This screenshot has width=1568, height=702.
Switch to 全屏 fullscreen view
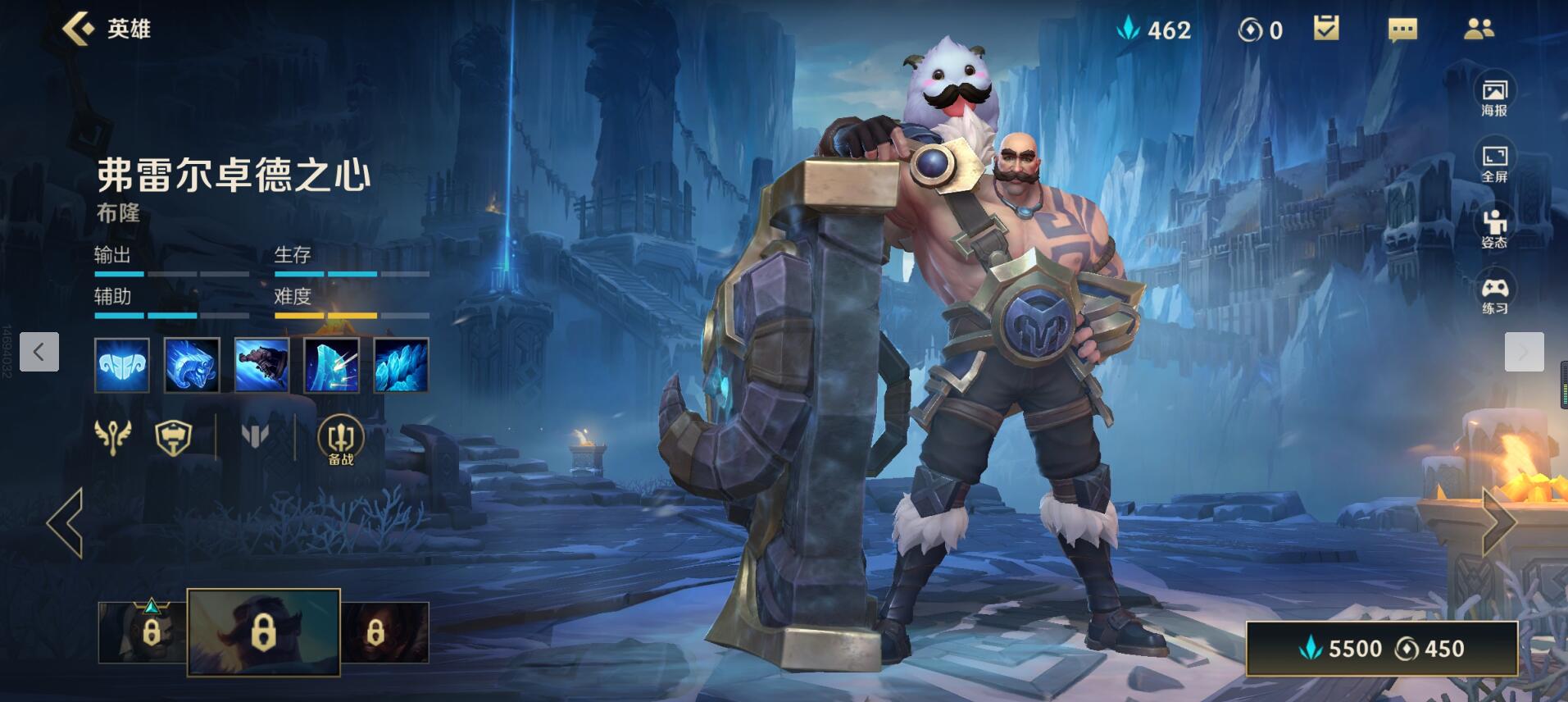[1493, 162]
